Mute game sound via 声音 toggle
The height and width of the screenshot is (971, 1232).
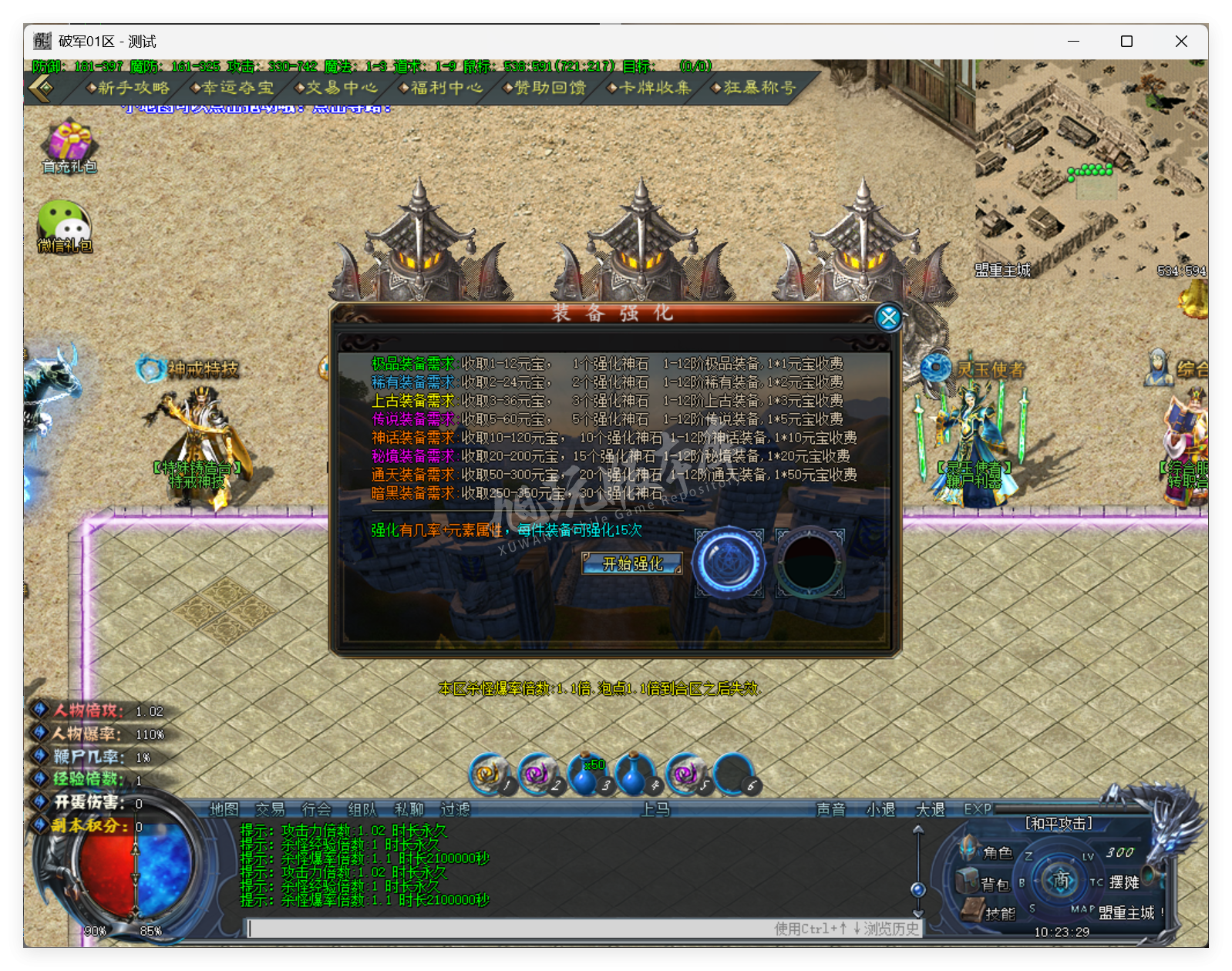tap(832, 810)
